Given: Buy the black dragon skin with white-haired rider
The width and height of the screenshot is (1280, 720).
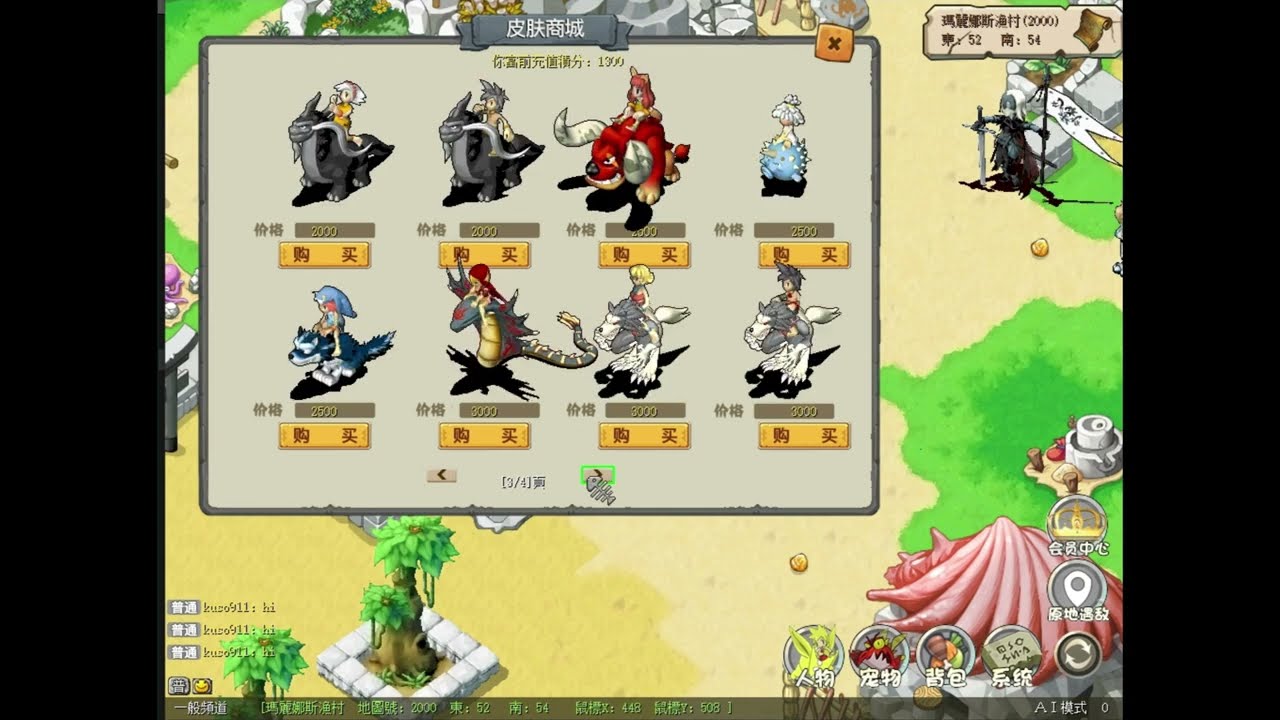Looking at the screenshot, I should 324,255.
